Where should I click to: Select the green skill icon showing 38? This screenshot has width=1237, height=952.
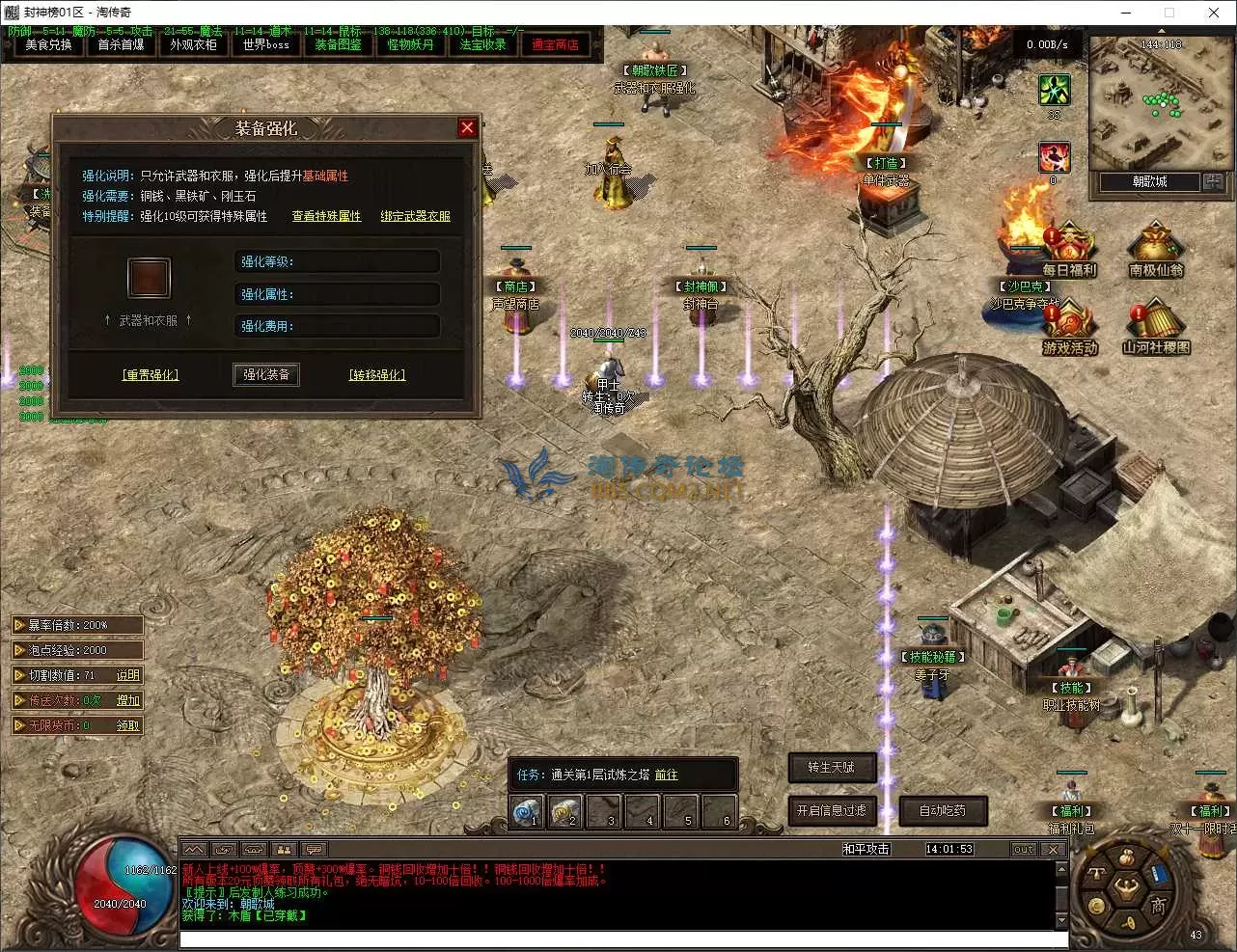(1055, 92)
